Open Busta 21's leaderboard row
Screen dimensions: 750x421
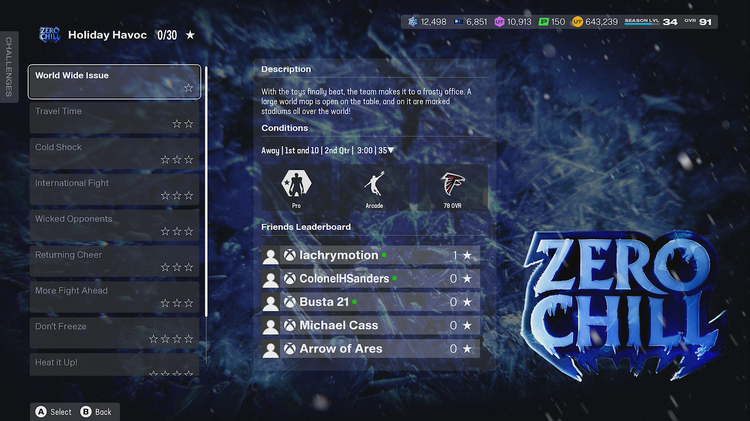point(370,302)
